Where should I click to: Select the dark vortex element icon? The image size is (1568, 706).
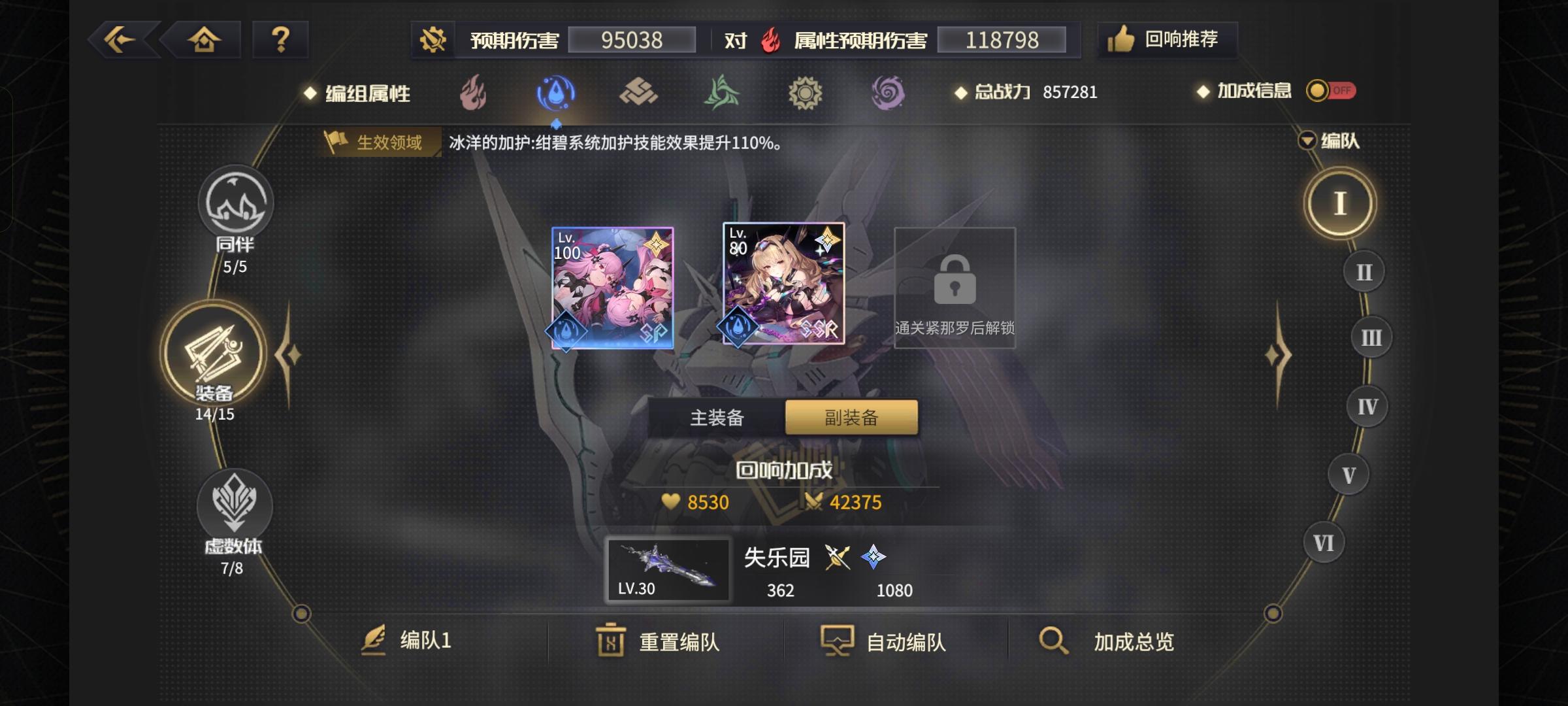tap(887, 93)
